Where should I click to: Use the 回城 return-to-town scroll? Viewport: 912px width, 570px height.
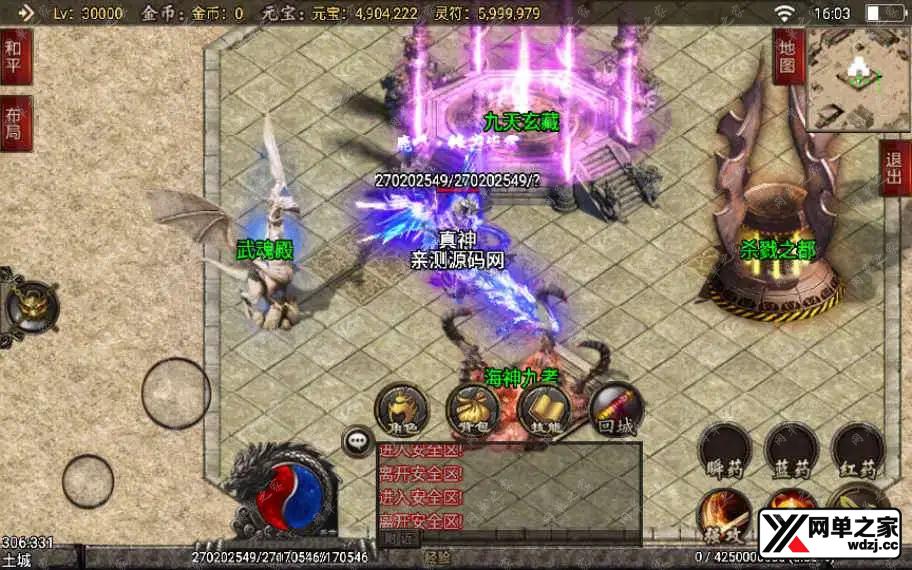(x=616, y=410)
